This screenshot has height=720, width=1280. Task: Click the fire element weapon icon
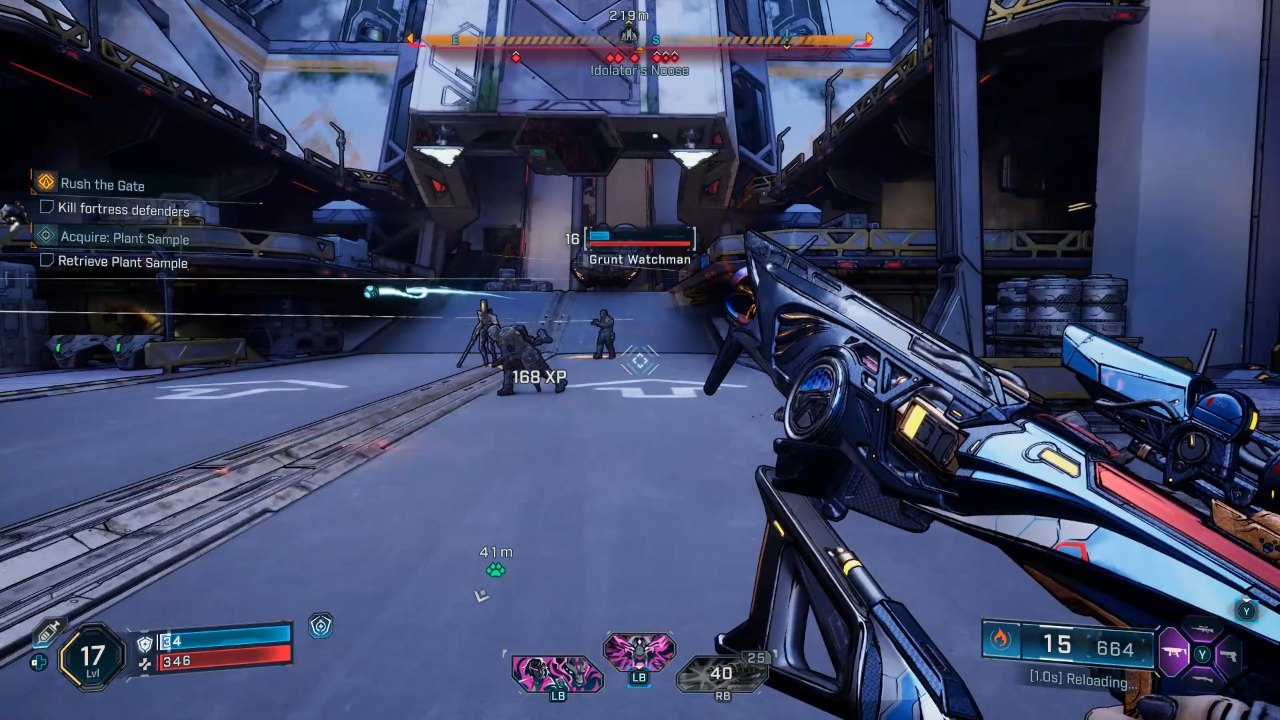pos(1001,640)
